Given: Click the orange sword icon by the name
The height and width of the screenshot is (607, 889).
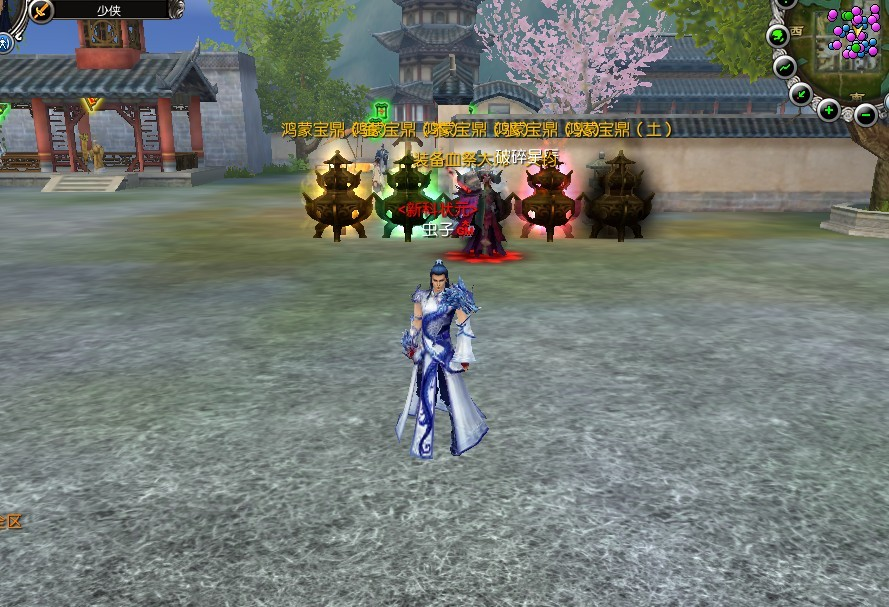Looking at the screenshot, I should pos(41,10).
